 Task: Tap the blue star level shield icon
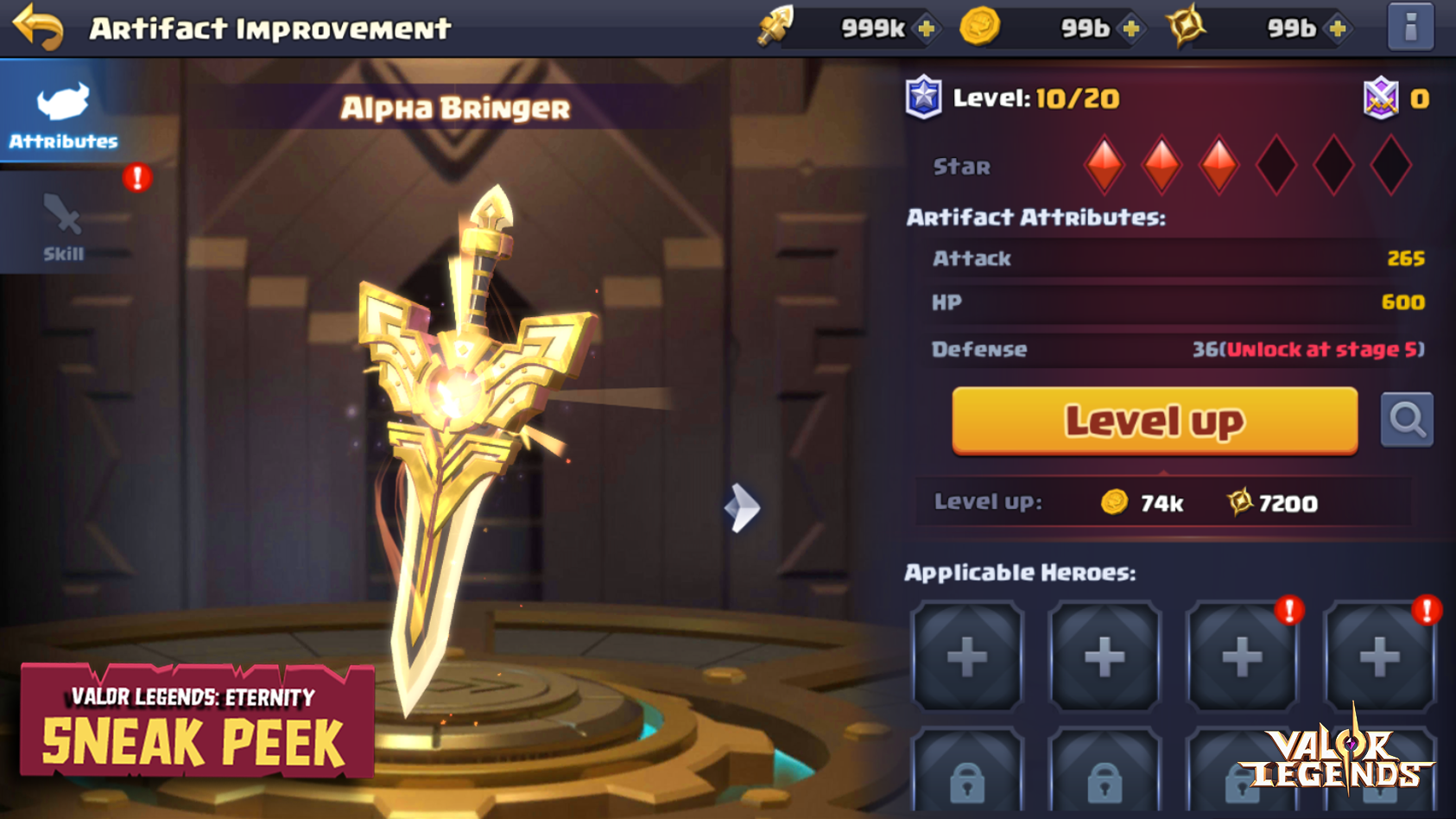(923, 97)
